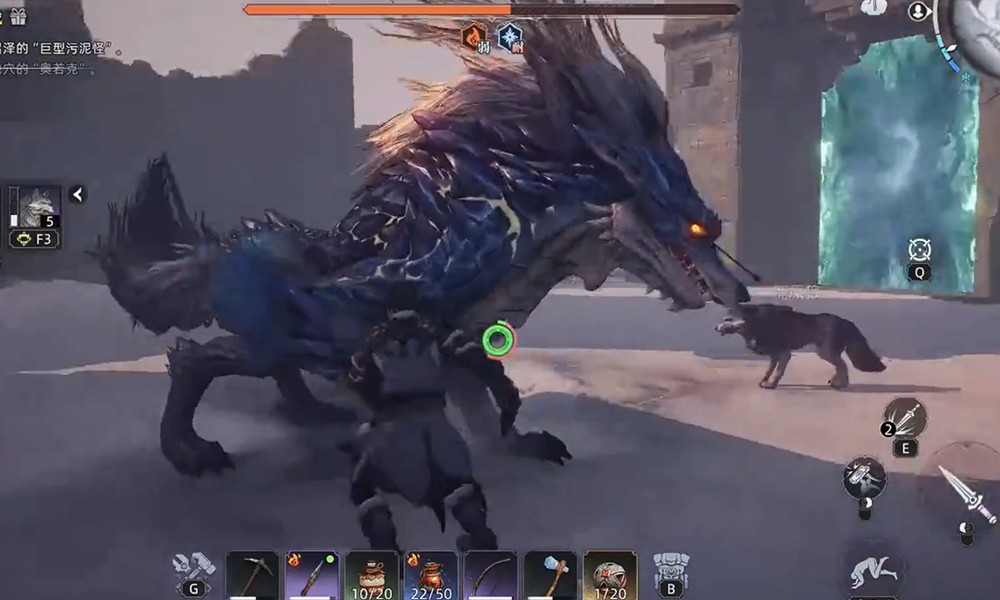Open the crafting tools menu icon

coord(192,568)
